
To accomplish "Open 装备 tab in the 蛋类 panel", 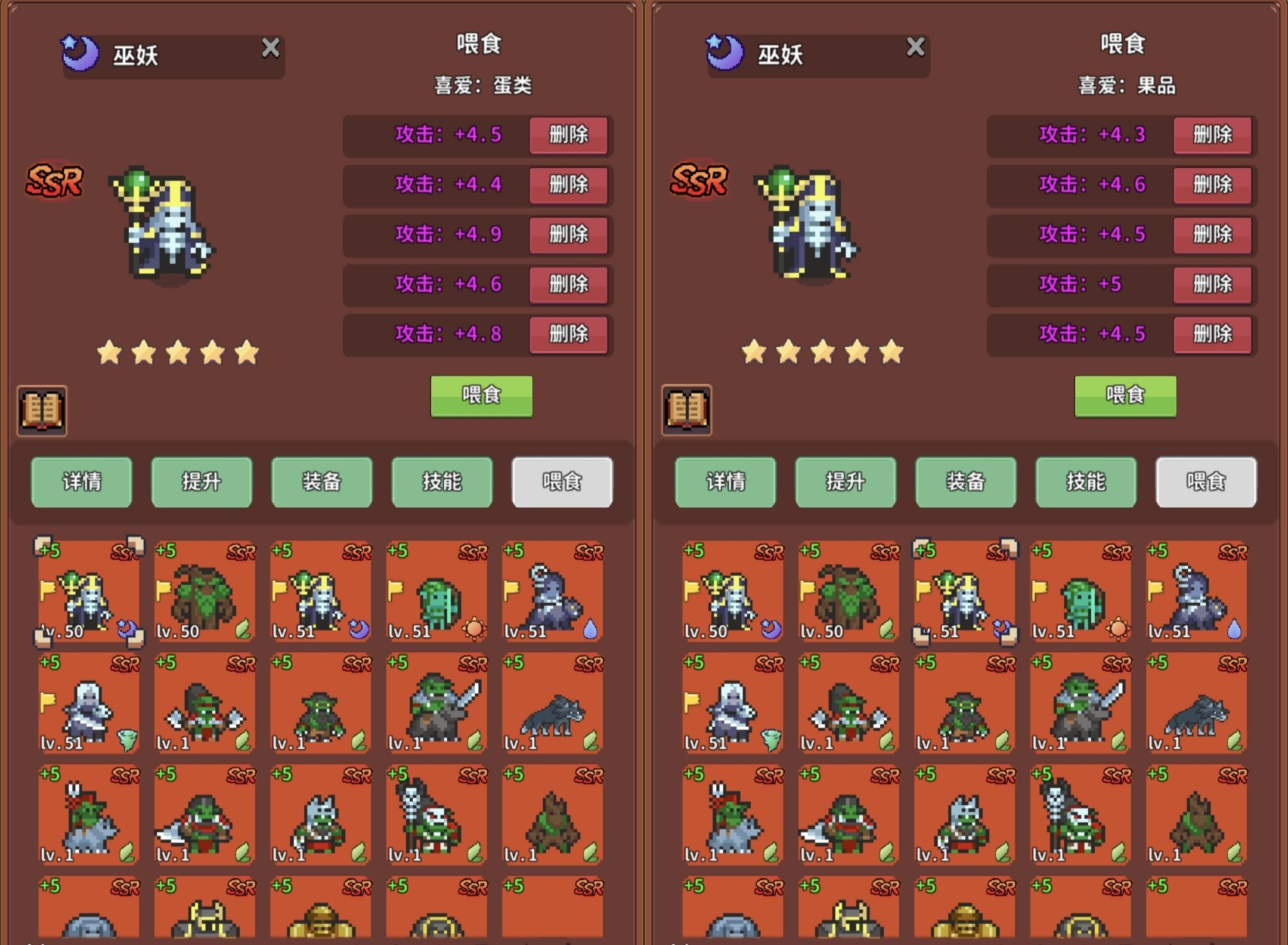I will click(322, 482).
